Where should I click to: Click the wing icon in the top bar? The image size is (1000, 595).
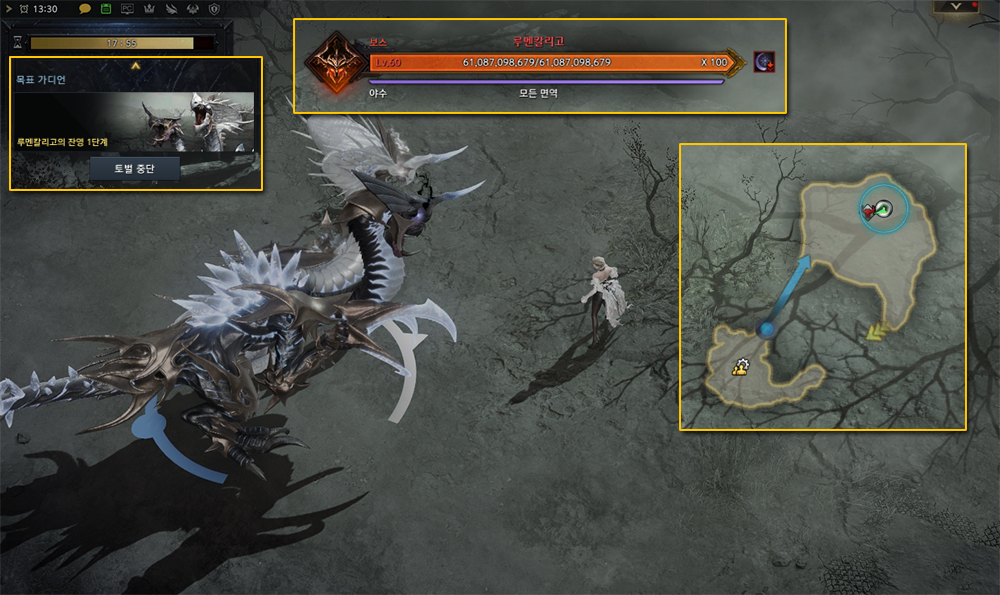click(169, 8)
